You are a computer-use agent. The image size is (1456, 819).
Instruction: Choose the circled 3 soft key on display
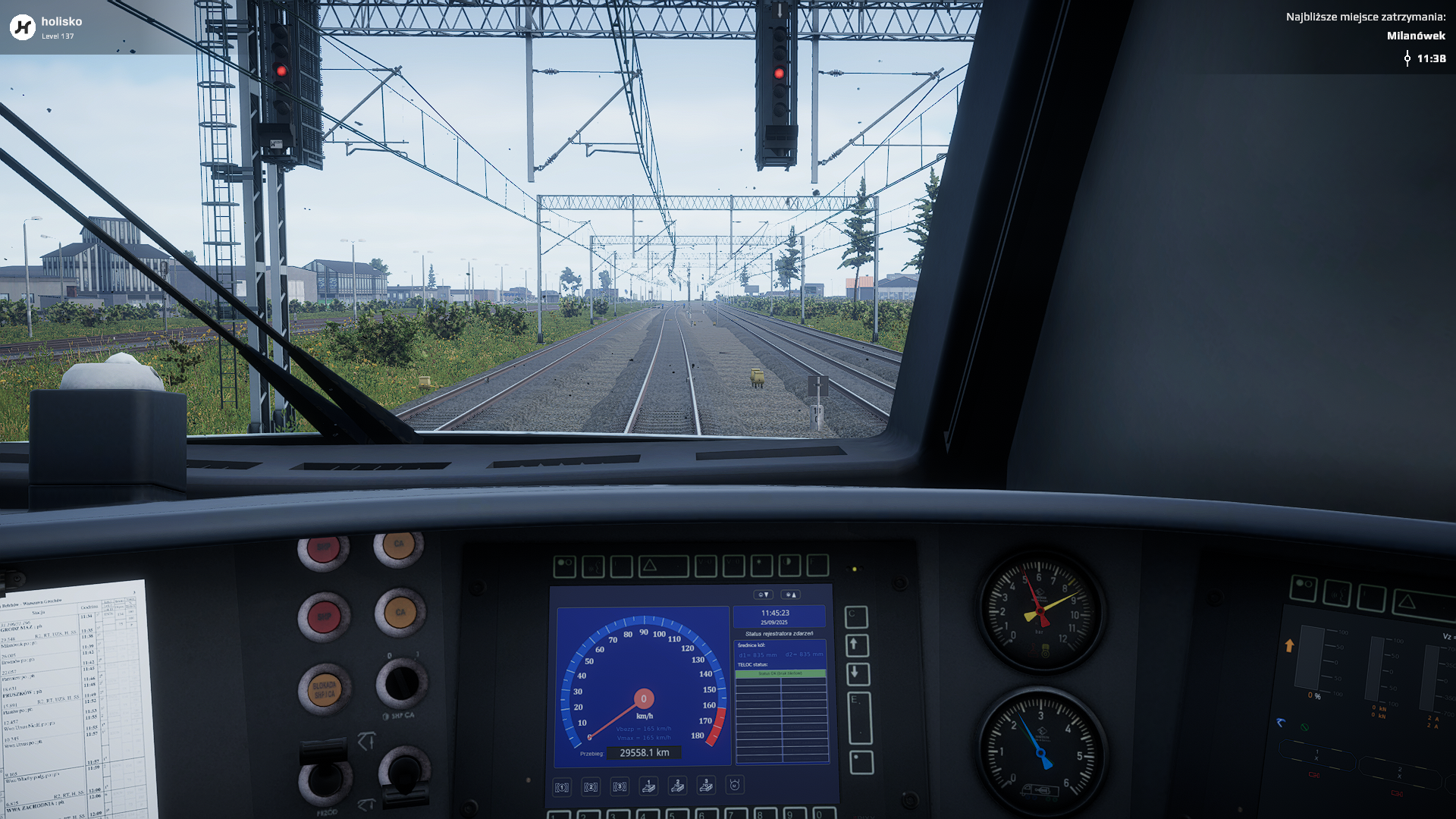[620, 787]
